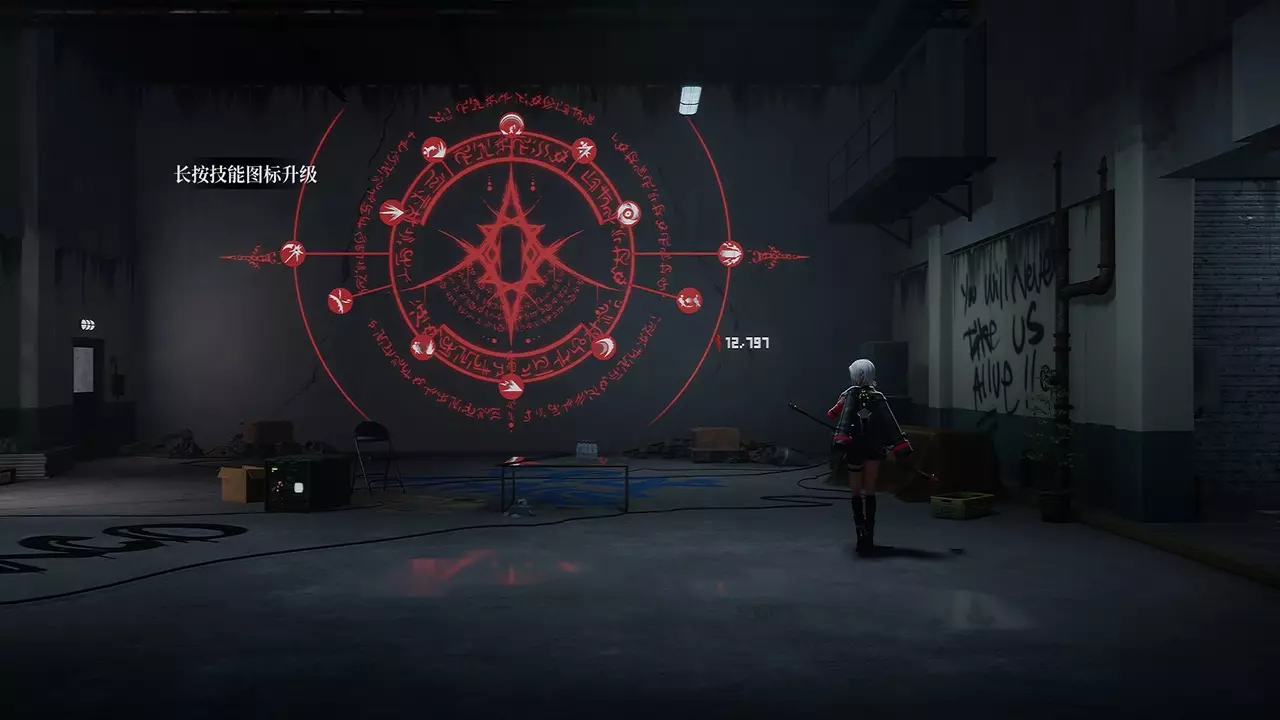The width and height of the screenshot is (1280, 720).
Task: Click the spiral vortex skill node
Action: 628,212
